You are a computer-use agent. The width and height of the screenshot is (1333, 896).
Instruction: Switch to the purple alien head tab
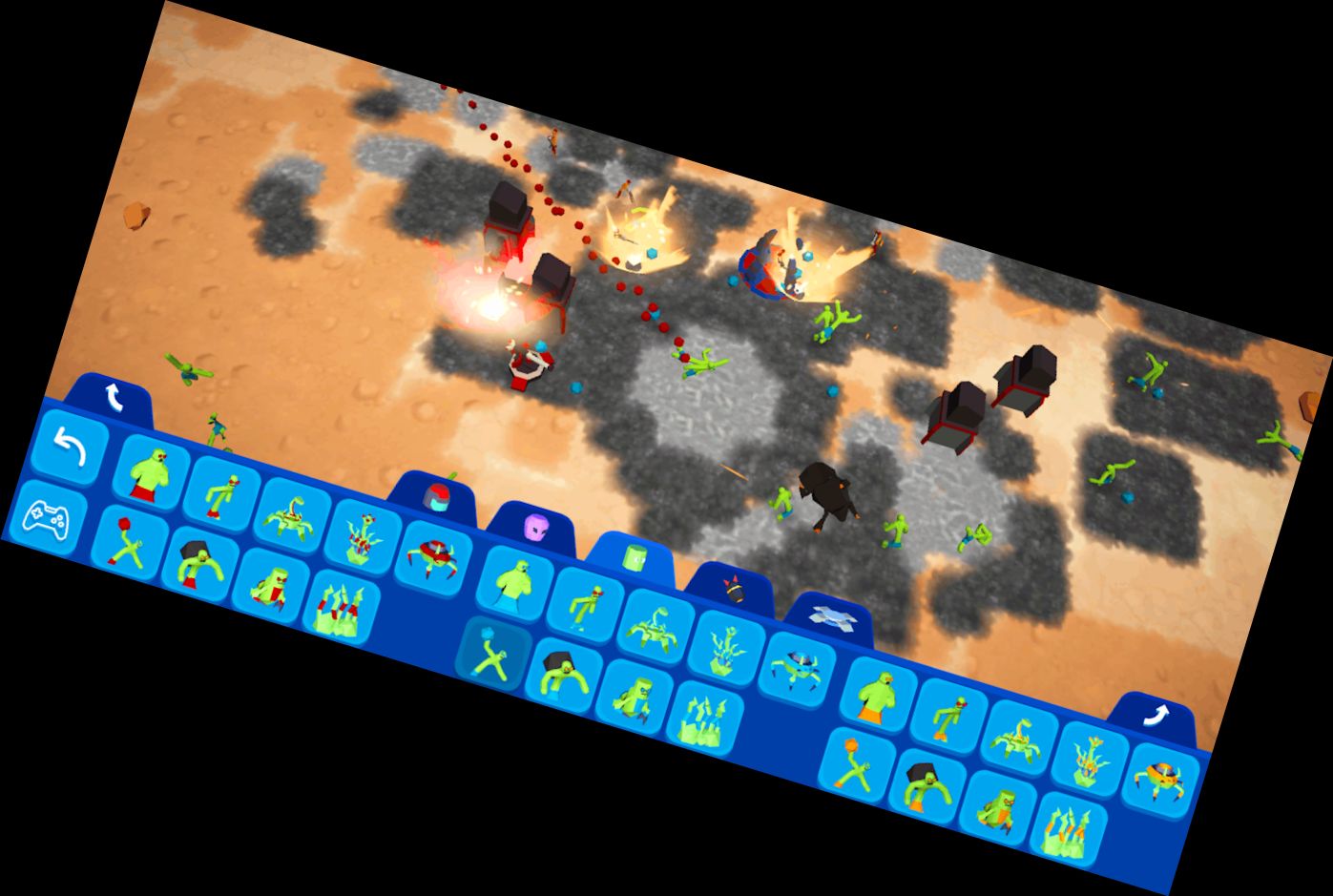point(535,527)
